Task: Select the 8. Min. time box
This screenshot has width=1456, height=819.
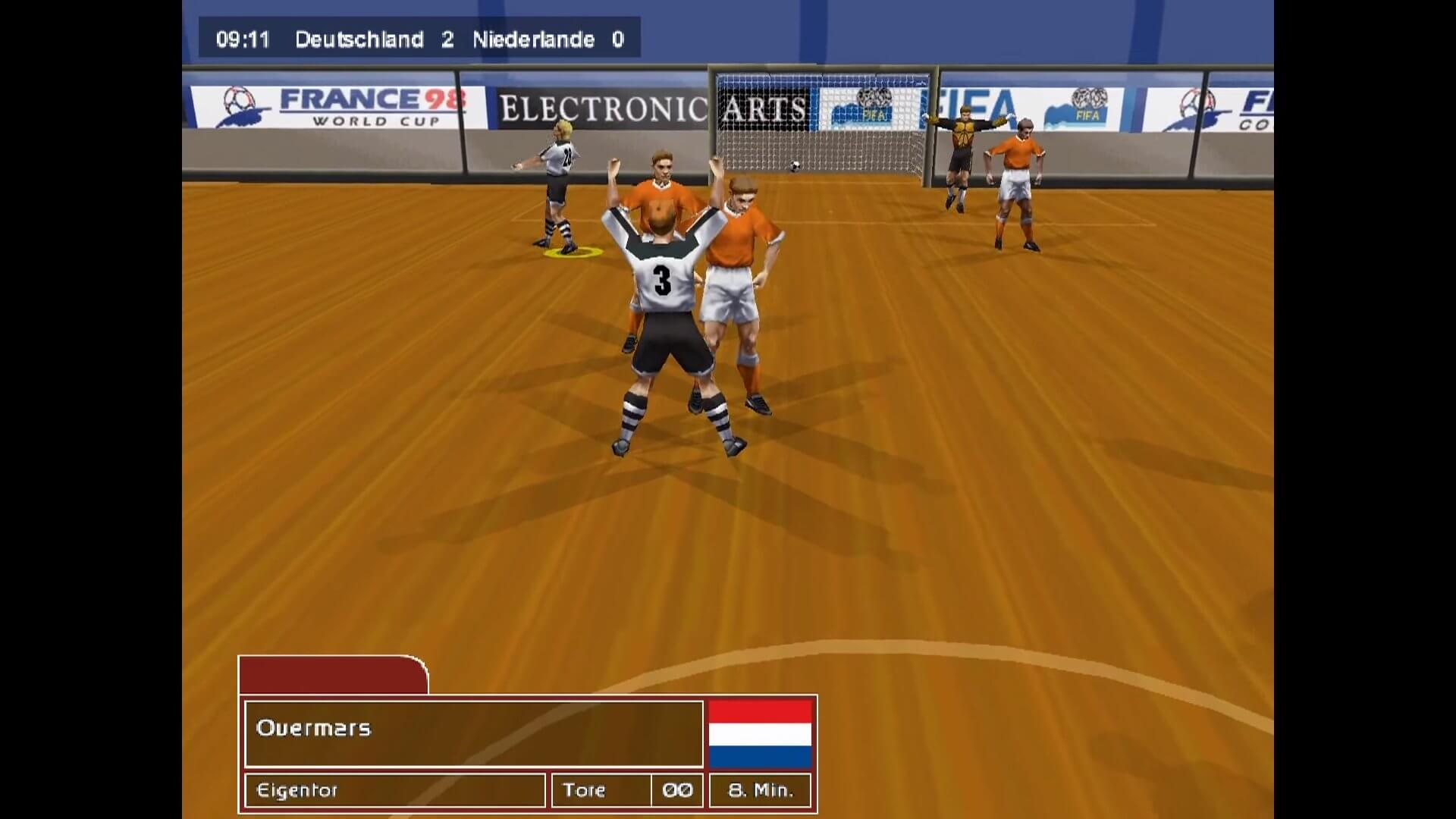Action: (x=760, y=790)
